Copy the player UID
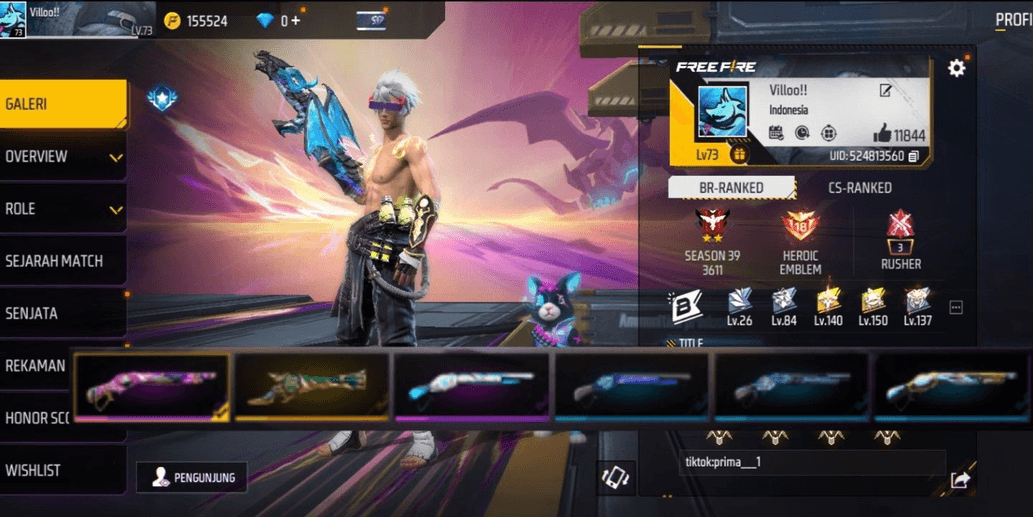The width and height of the screenshot is (1033, 517). [914, 156]
